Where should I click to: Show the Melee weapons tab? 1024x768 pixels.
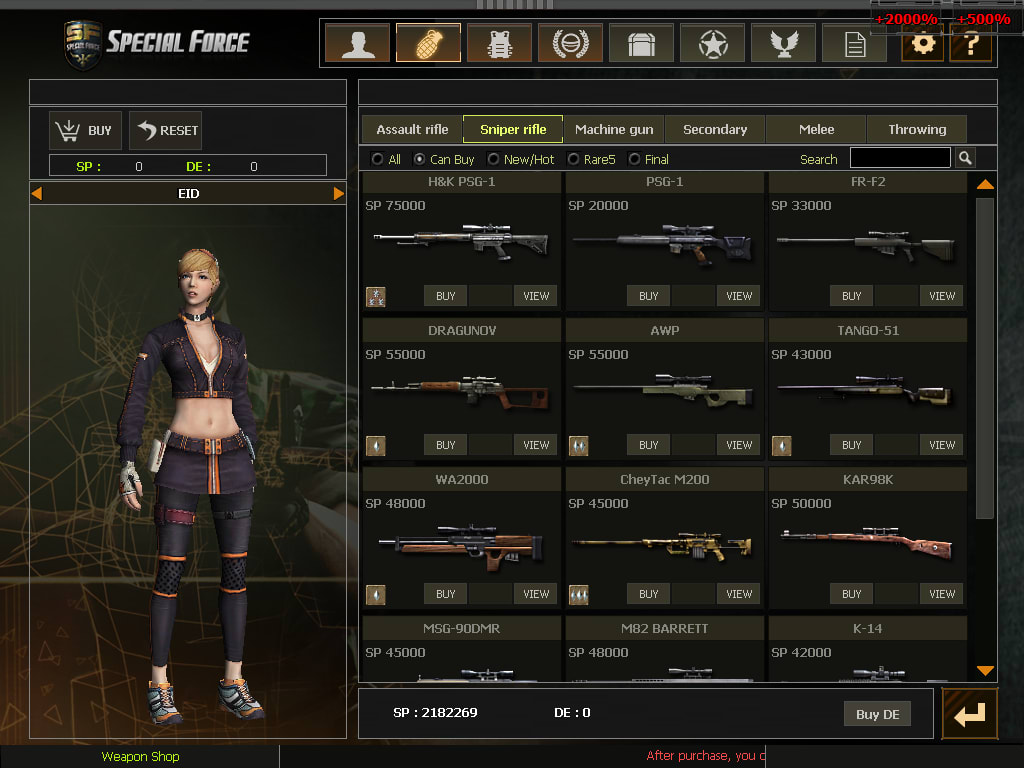(816, 129)
